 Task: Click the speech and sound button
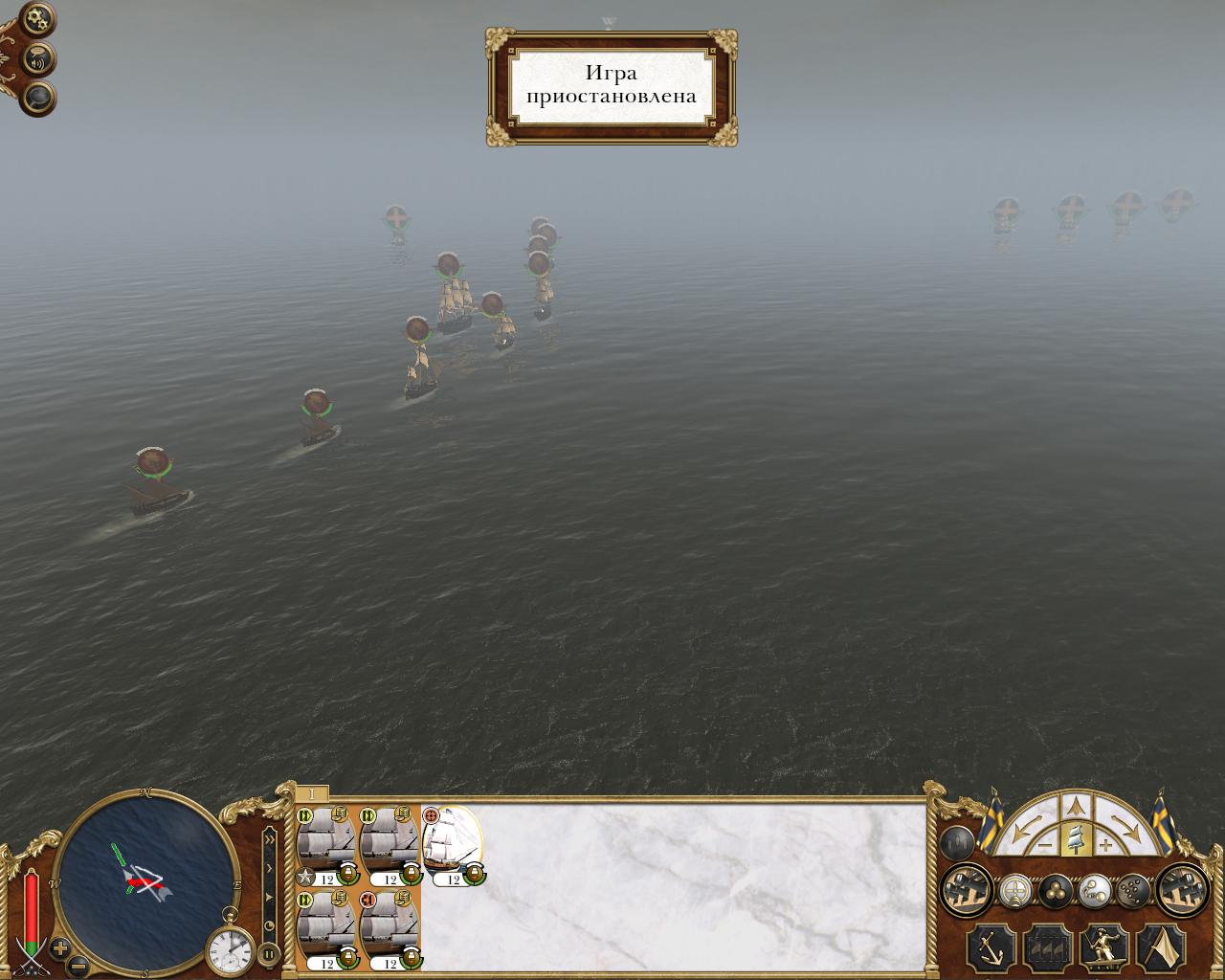[38, 60]
